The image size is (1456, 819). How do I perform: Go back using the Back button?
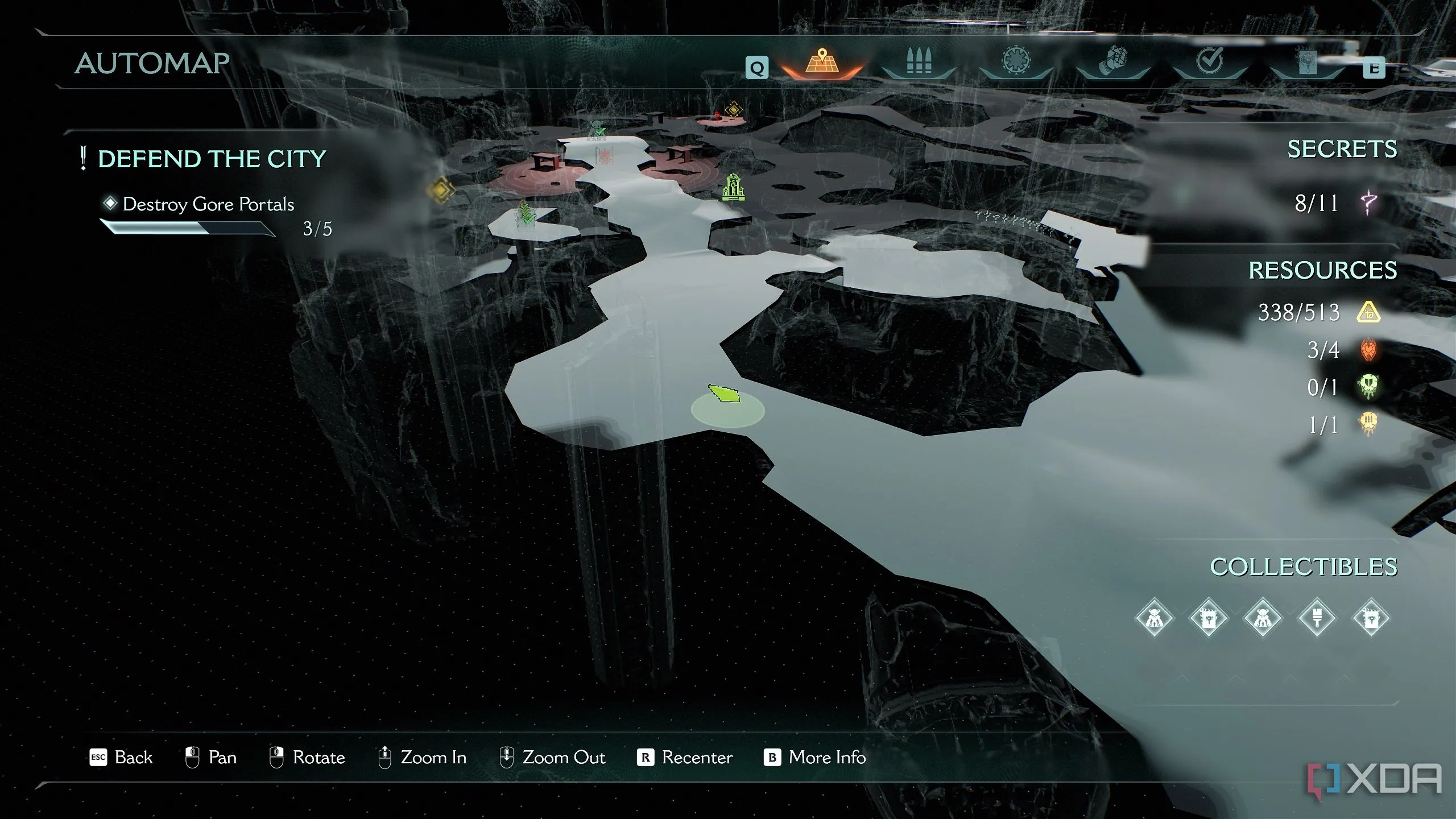pyautogui.click(x=121, y=758)
